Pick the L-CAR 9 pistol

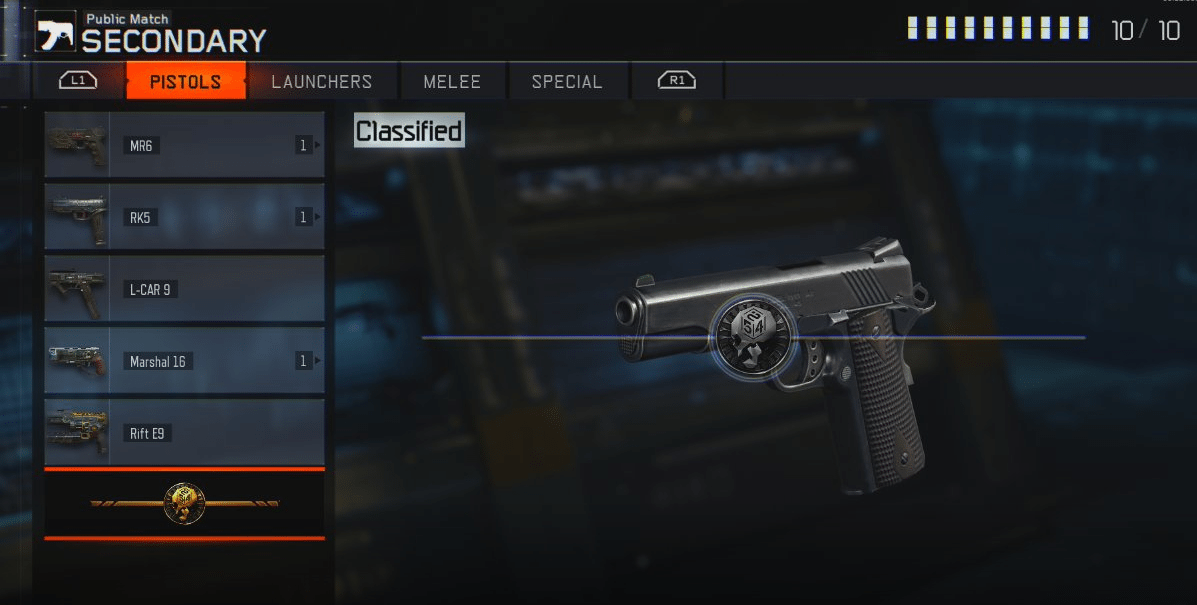coord(184,289)
